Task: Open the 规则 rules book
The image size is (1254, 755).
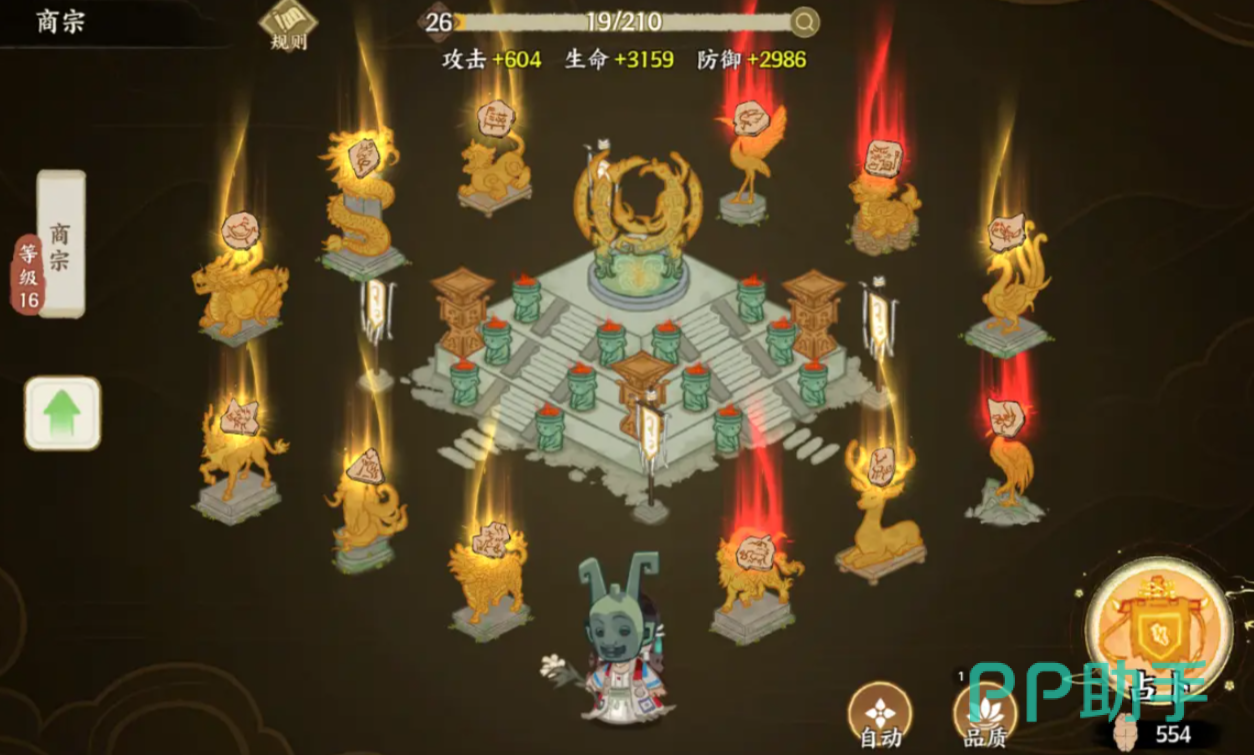Action: pos(288,25)
